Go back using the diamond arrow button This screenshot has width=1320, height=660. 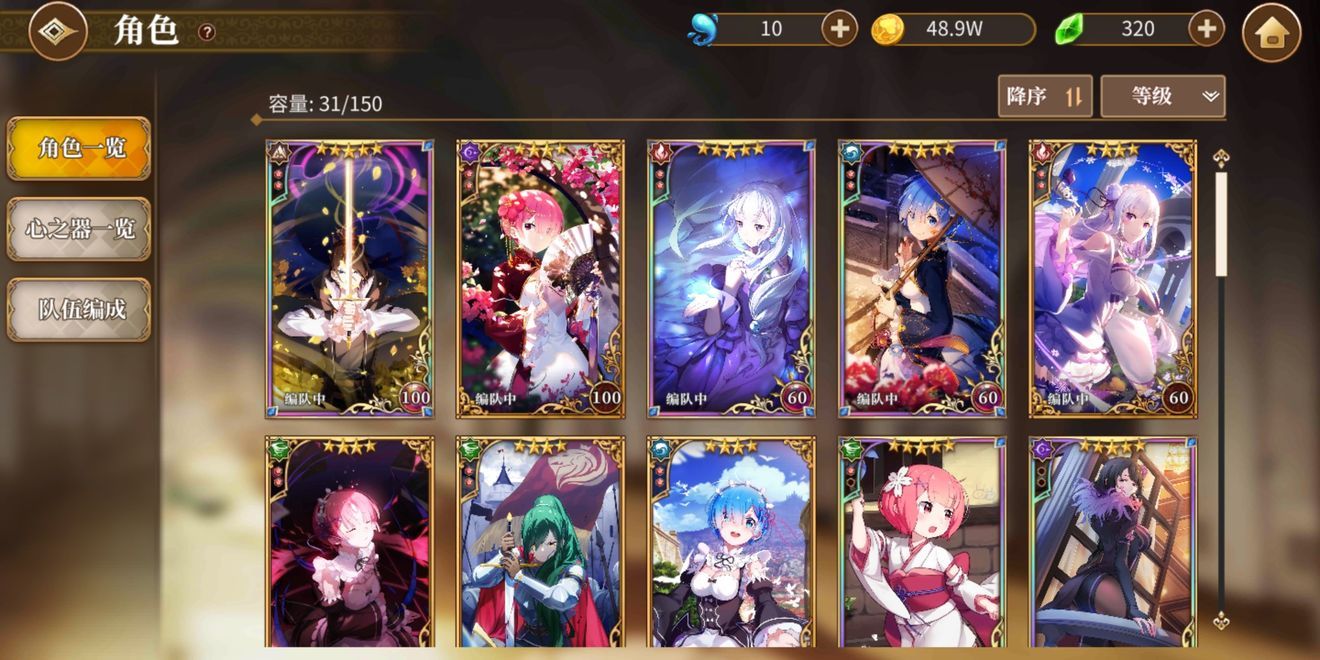[x=57, y=31]
